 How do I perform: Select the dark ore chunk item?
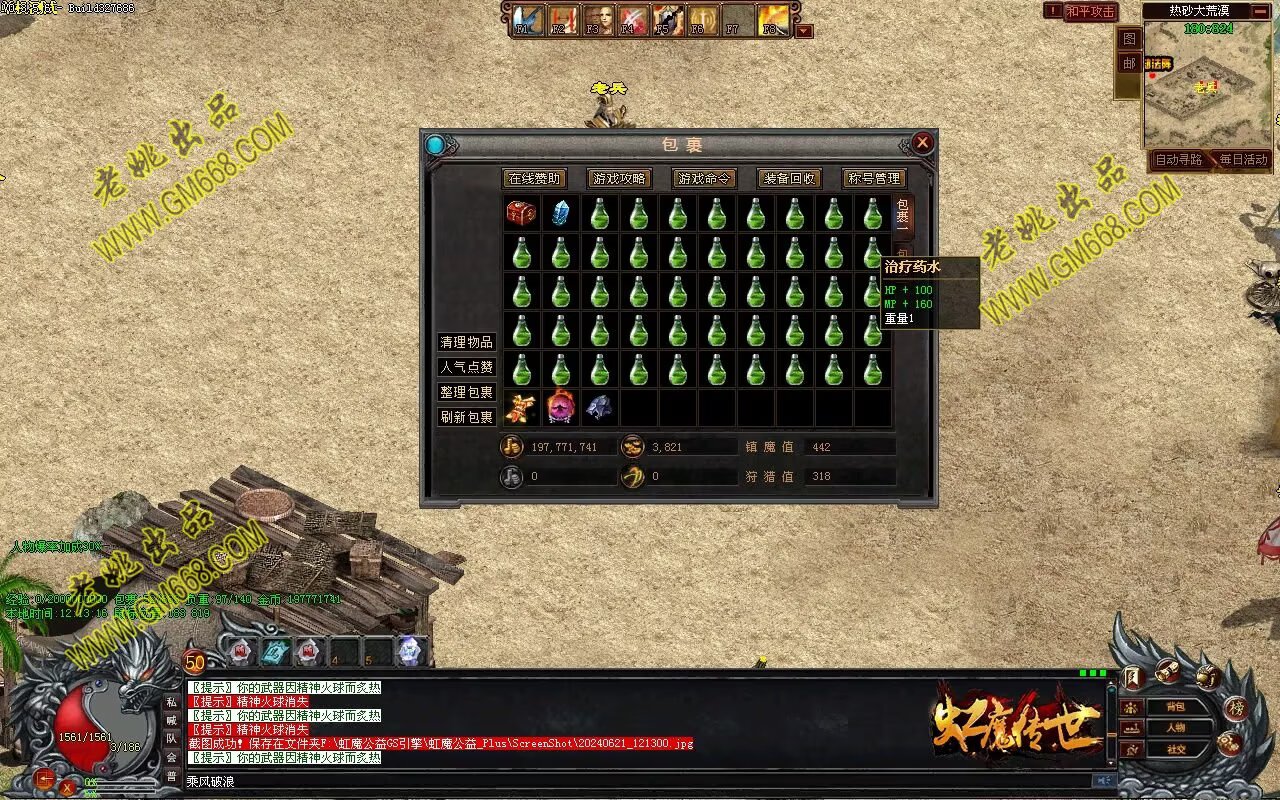click(599, 408)
